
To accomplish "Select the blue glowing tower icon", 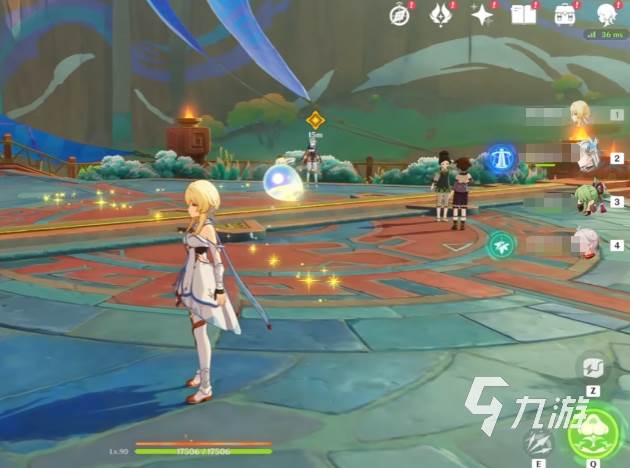I will 501,158.
